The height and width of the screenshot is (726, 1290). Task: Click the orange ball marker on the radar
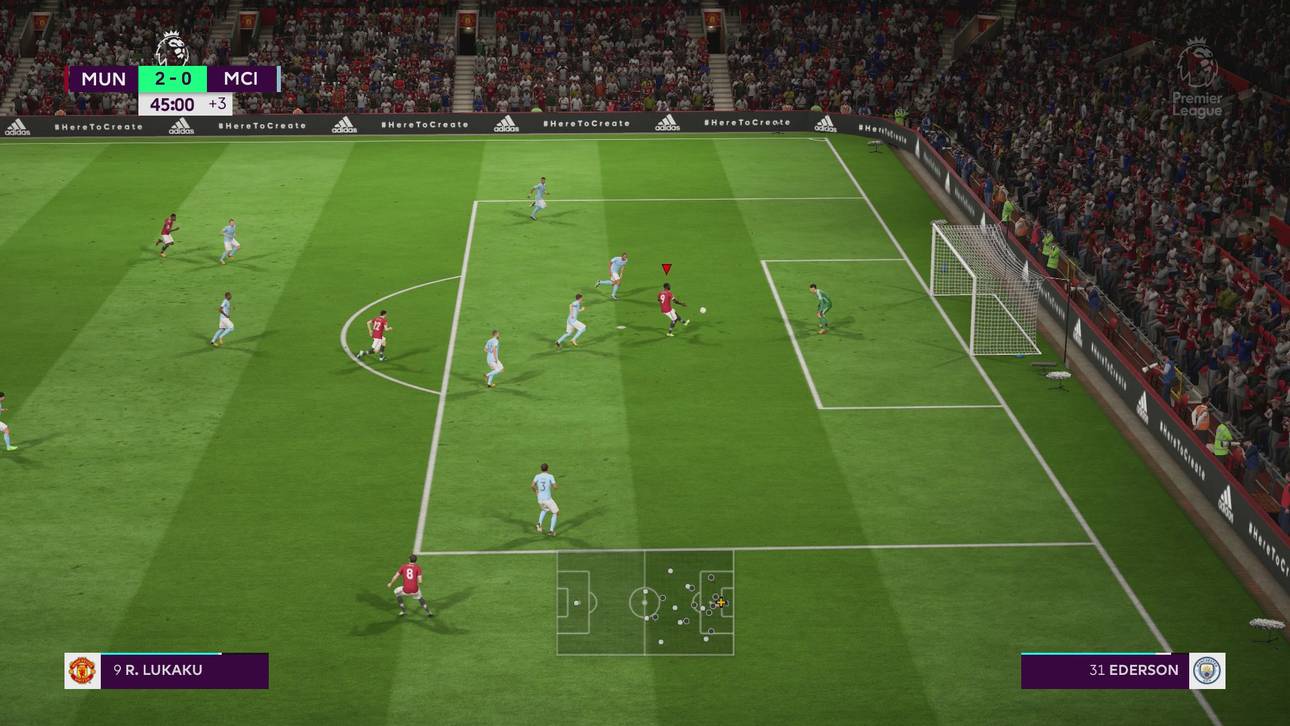pos(721,602)
